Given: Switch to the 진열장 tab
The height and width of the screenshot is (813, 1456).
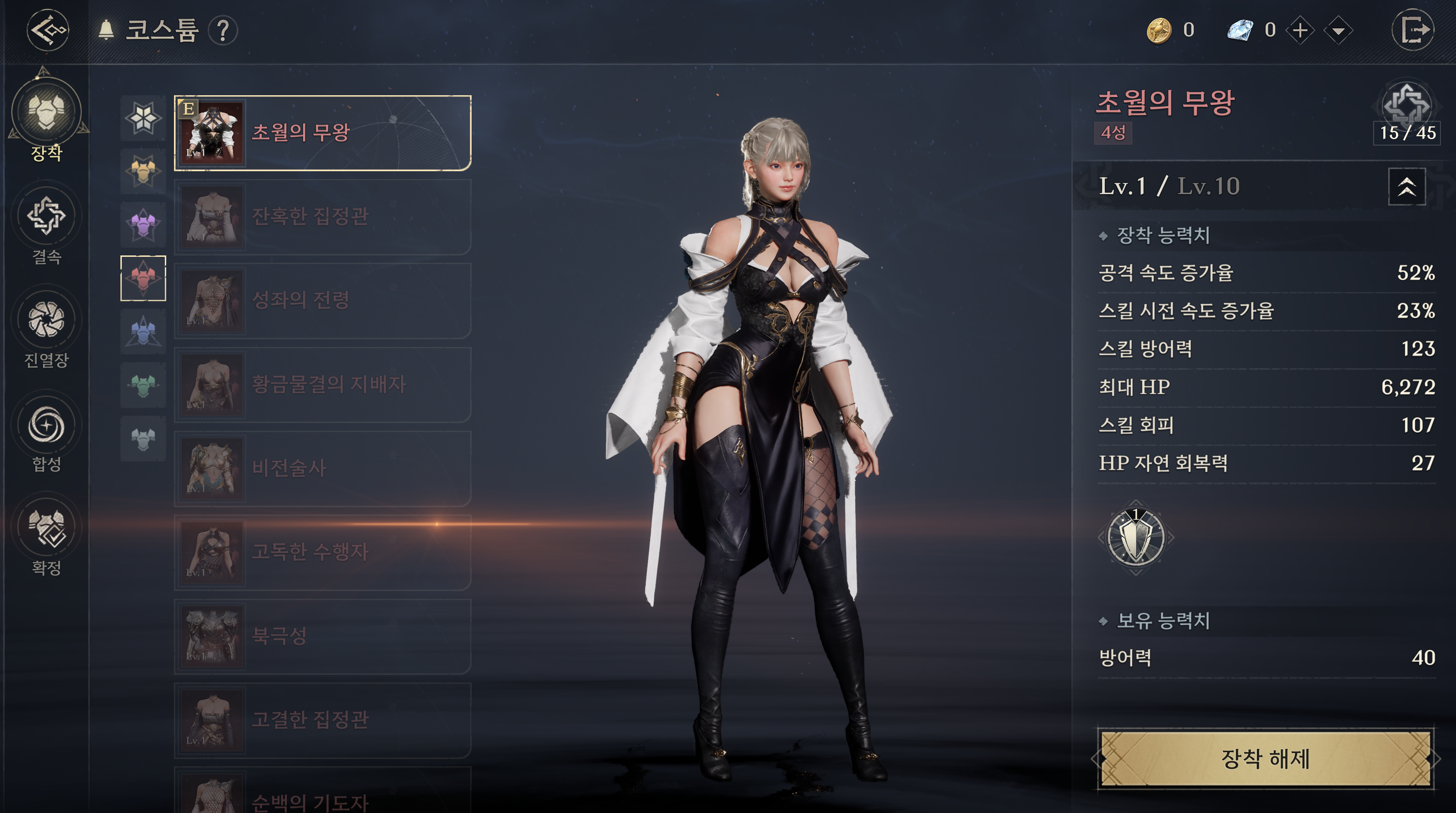Looking at the screenshot, I should (46, 329).
